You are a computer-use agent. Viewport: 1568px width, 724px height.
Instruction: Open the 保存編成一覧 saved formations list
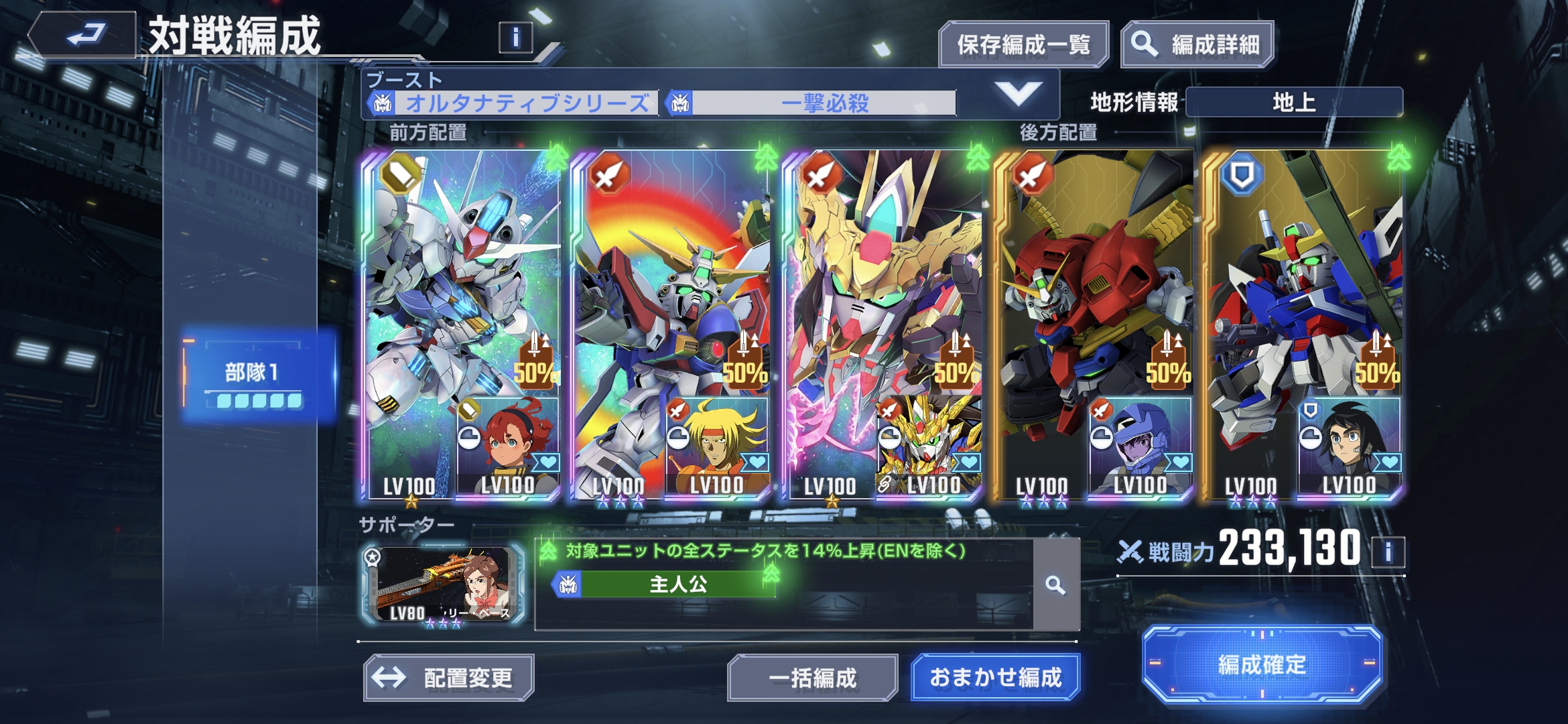click(1023, 45)
